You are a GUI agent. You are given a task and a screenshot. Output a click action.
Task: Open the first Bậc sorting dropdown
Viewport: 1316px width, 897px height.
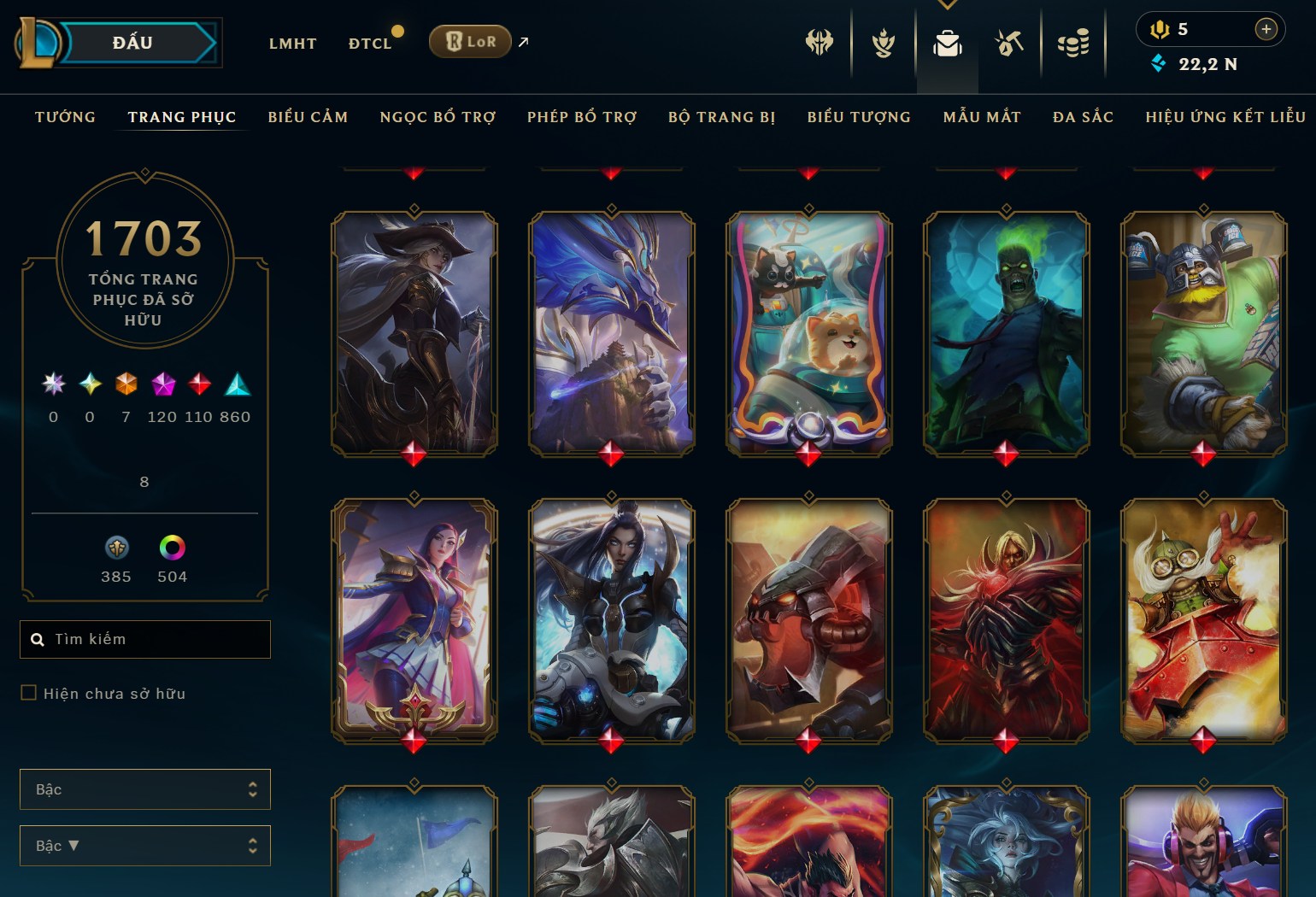pyautogui.click(x=144, y=789)
